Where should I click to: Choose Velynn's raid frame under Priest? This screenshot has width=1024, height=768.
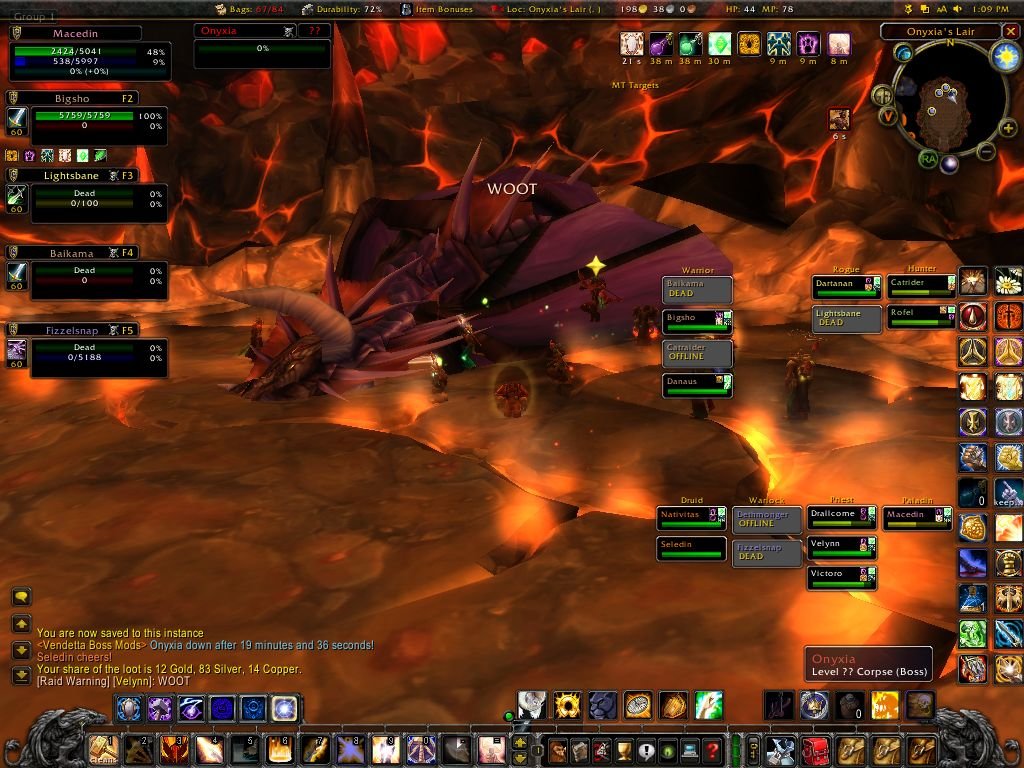(x=841, y=548)
